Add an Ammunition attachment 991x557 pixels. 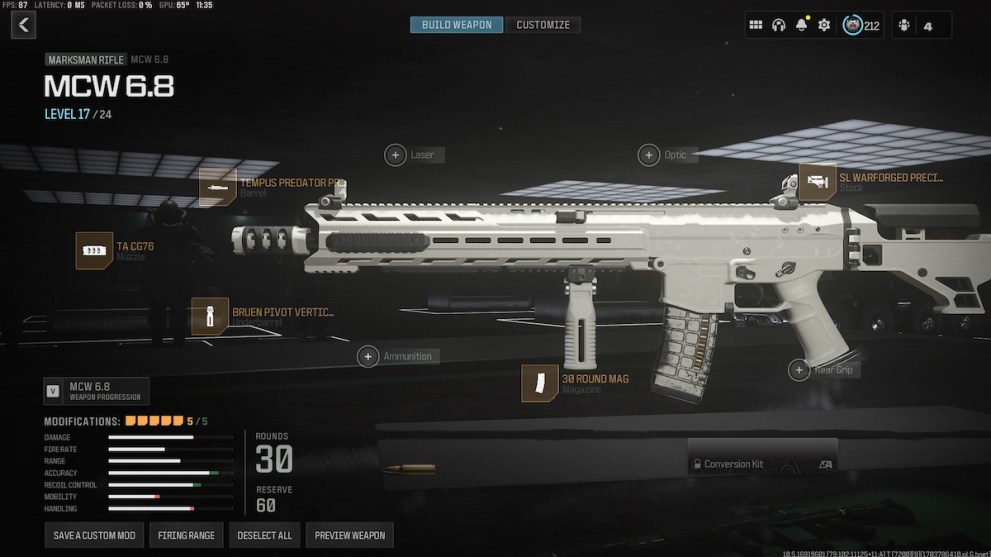(369, 356)
